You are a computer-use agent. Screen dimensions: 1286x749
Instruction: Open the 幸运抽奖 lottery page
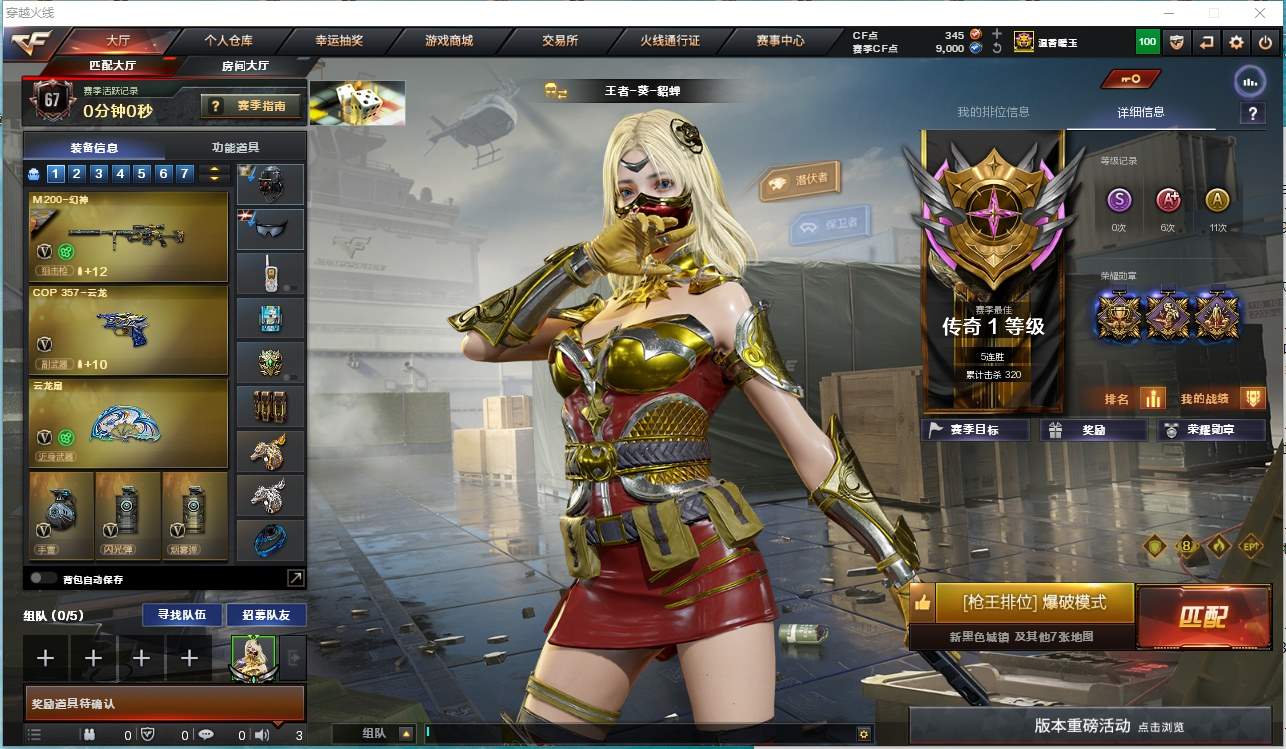pos(339,41)
